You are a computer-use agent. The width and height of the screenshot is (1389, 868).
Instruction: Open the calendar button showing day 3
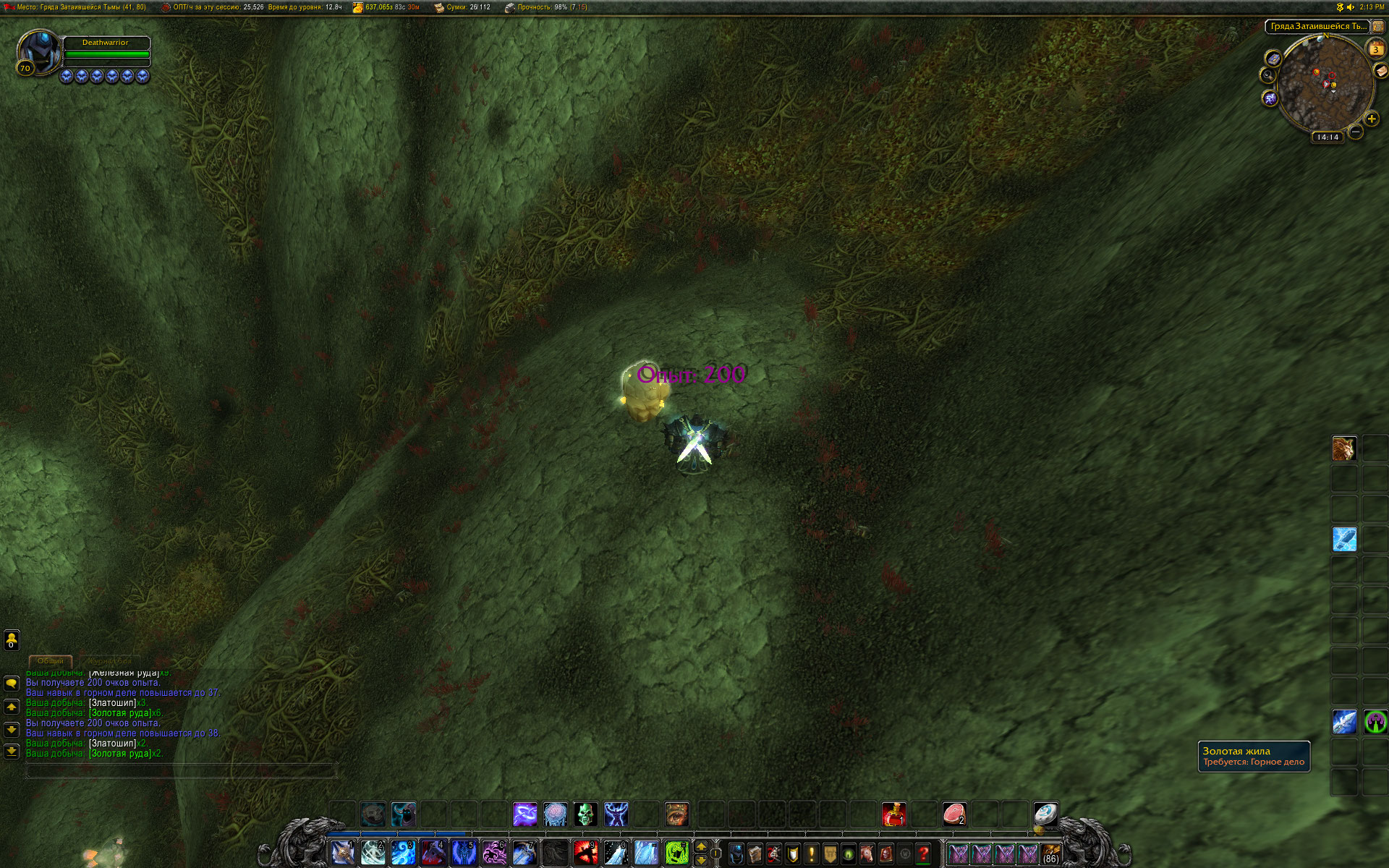(x=1375, y=48)
